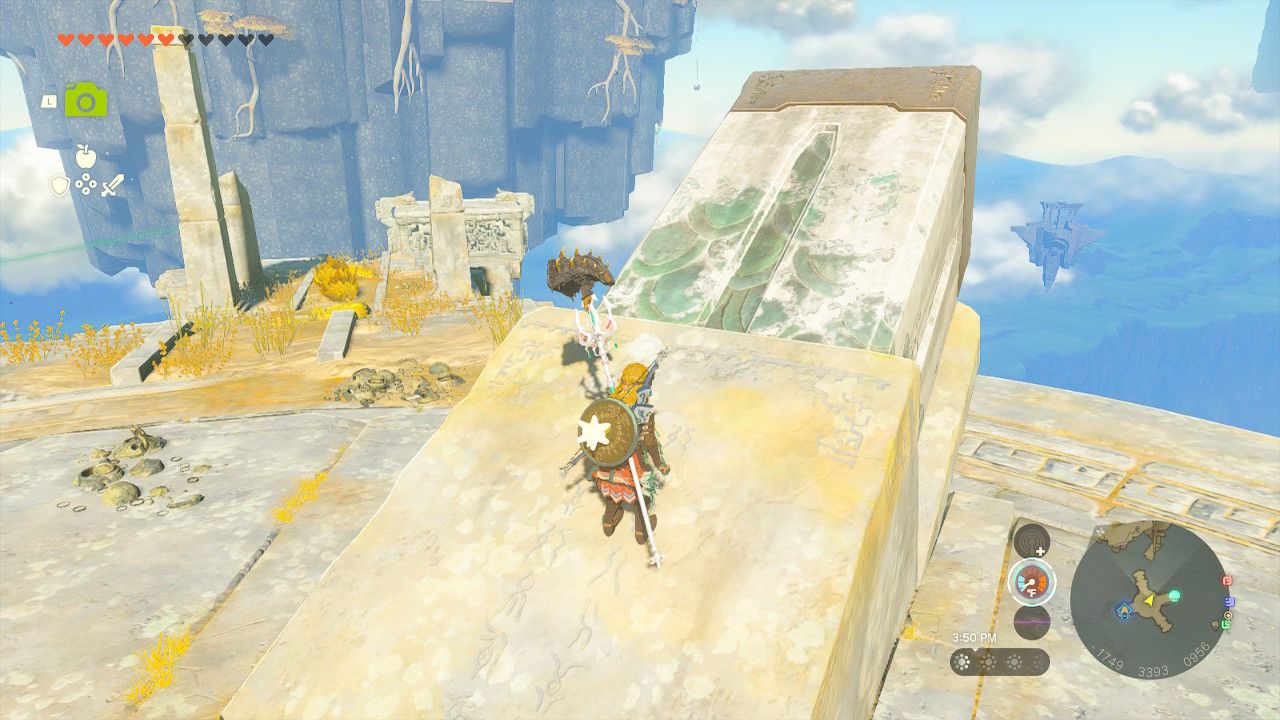This screenshot has width=1280, height=720.
Task: Click the green shrine marker on minimap
Action: coord(1175,595)
